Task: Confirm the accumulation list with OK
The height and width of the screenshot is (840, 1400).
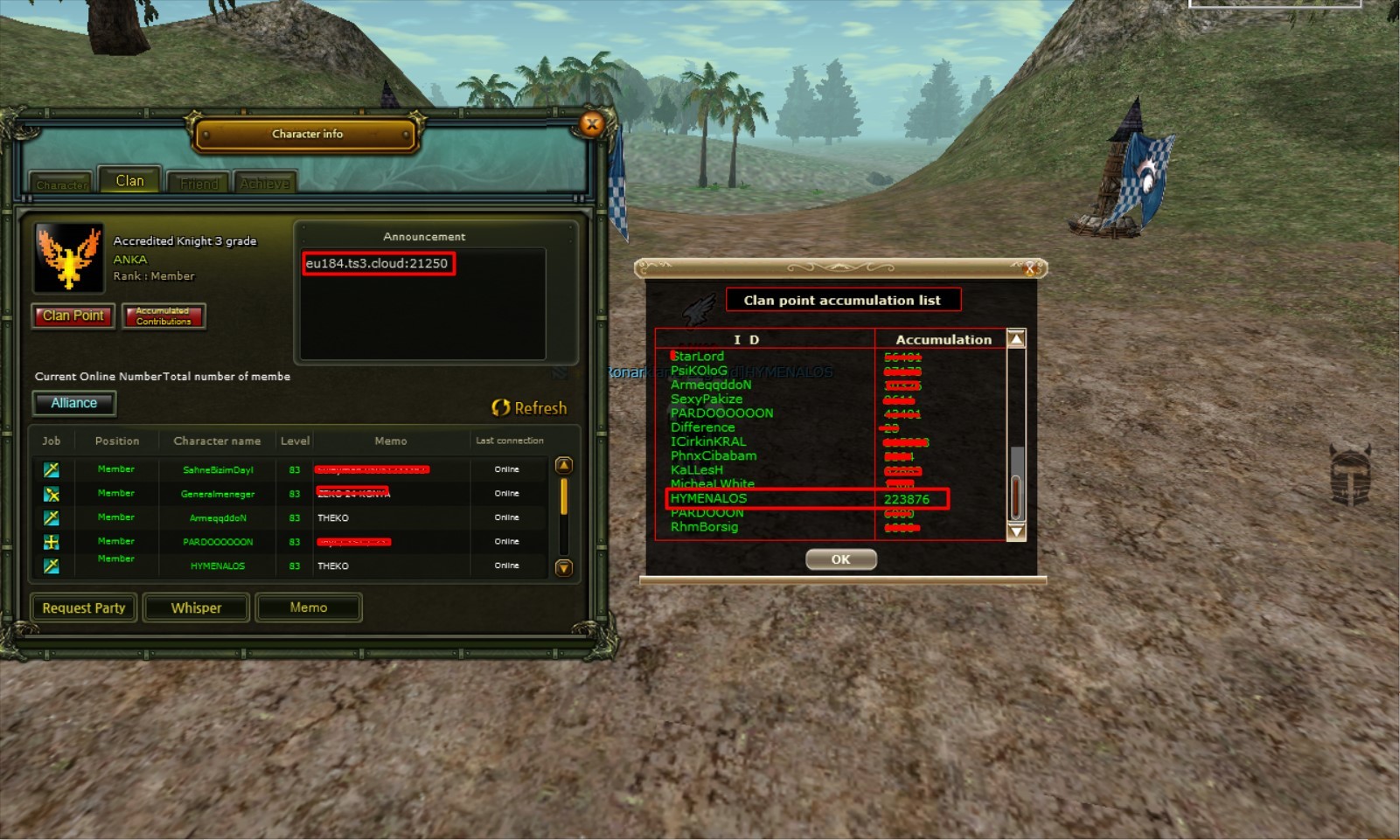Action: [x=840, y=559]
